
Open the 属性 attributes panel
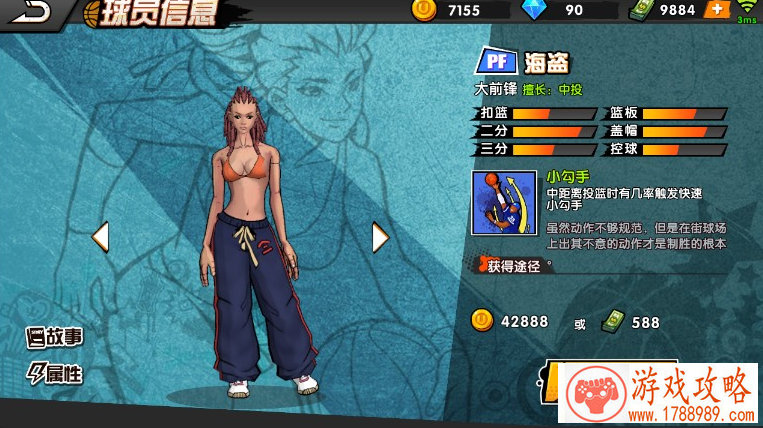(55, 374)
